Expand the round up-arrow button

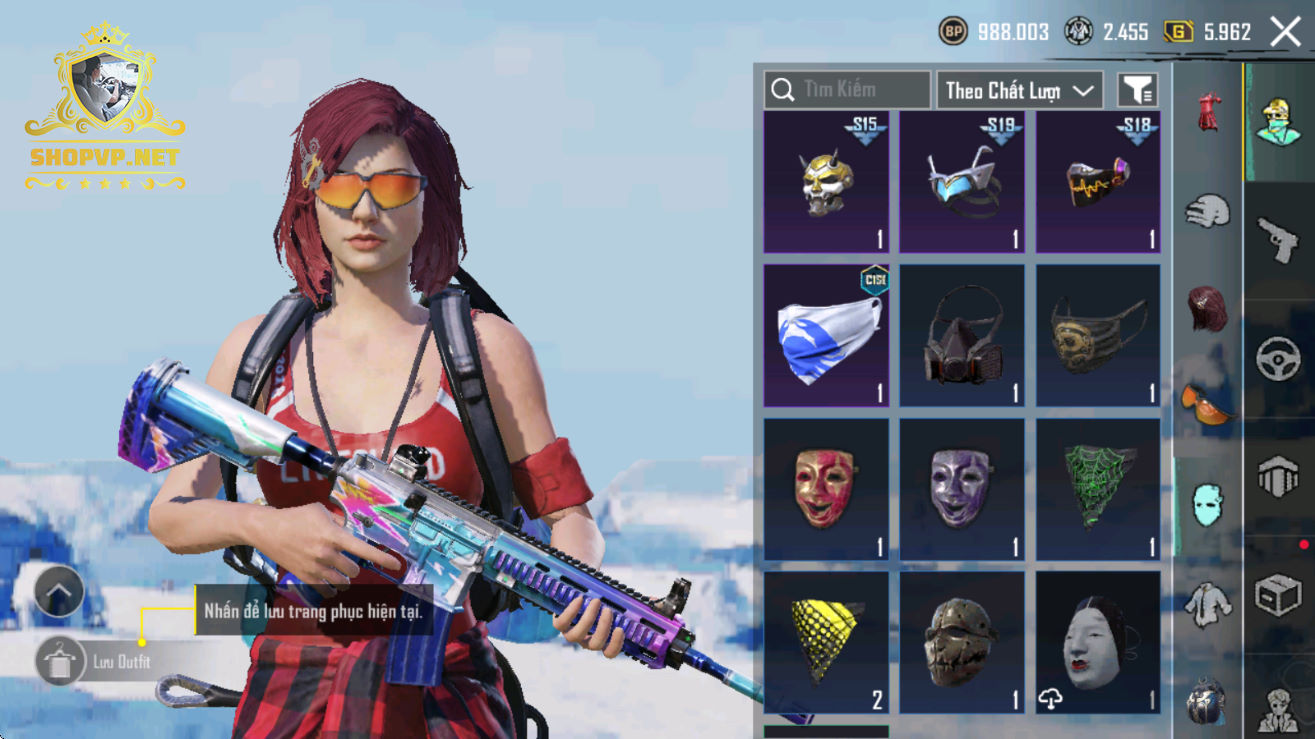(x=59, y=592)
